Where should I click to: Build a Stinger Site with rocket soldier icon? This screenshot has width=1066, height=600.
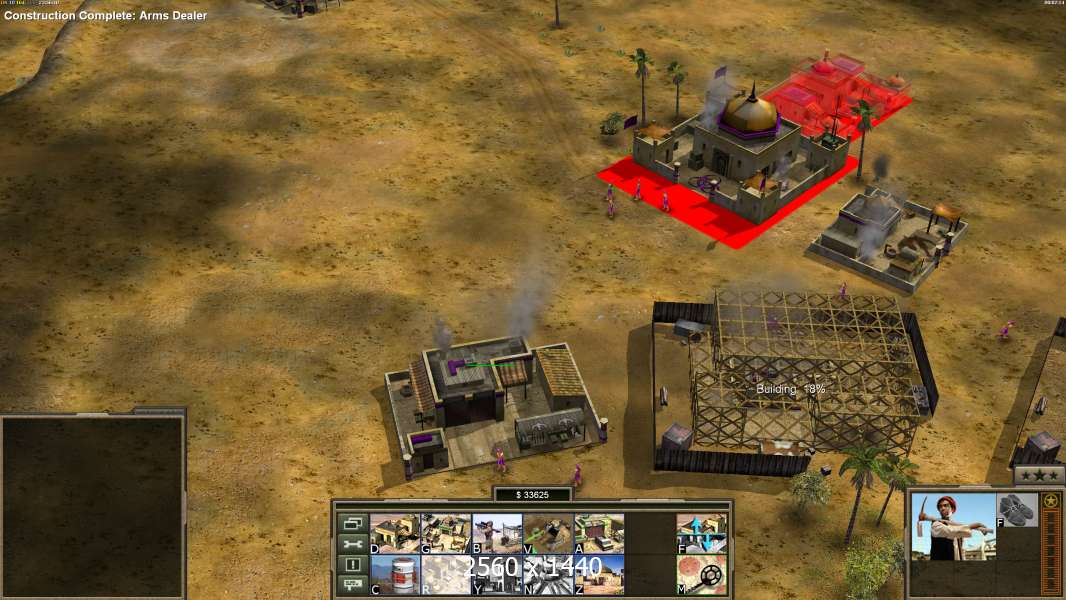[496, 533]
